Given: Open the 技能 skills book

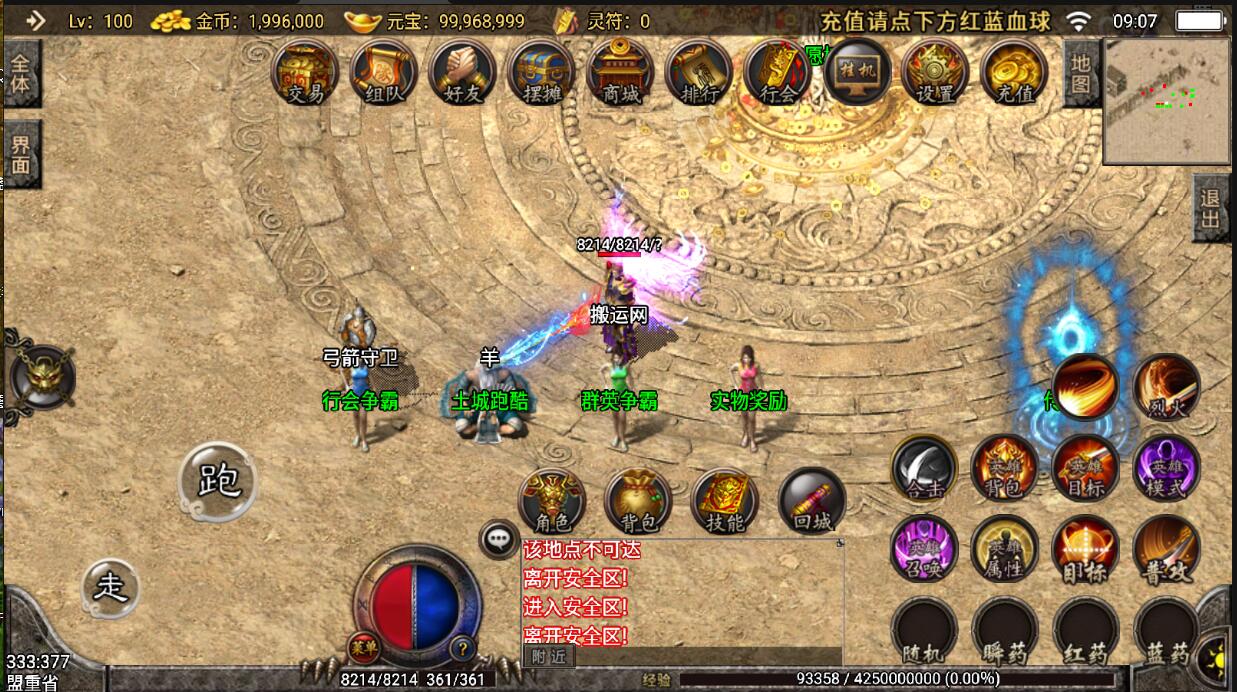Looking at the screenshot, I should point(725,500).
